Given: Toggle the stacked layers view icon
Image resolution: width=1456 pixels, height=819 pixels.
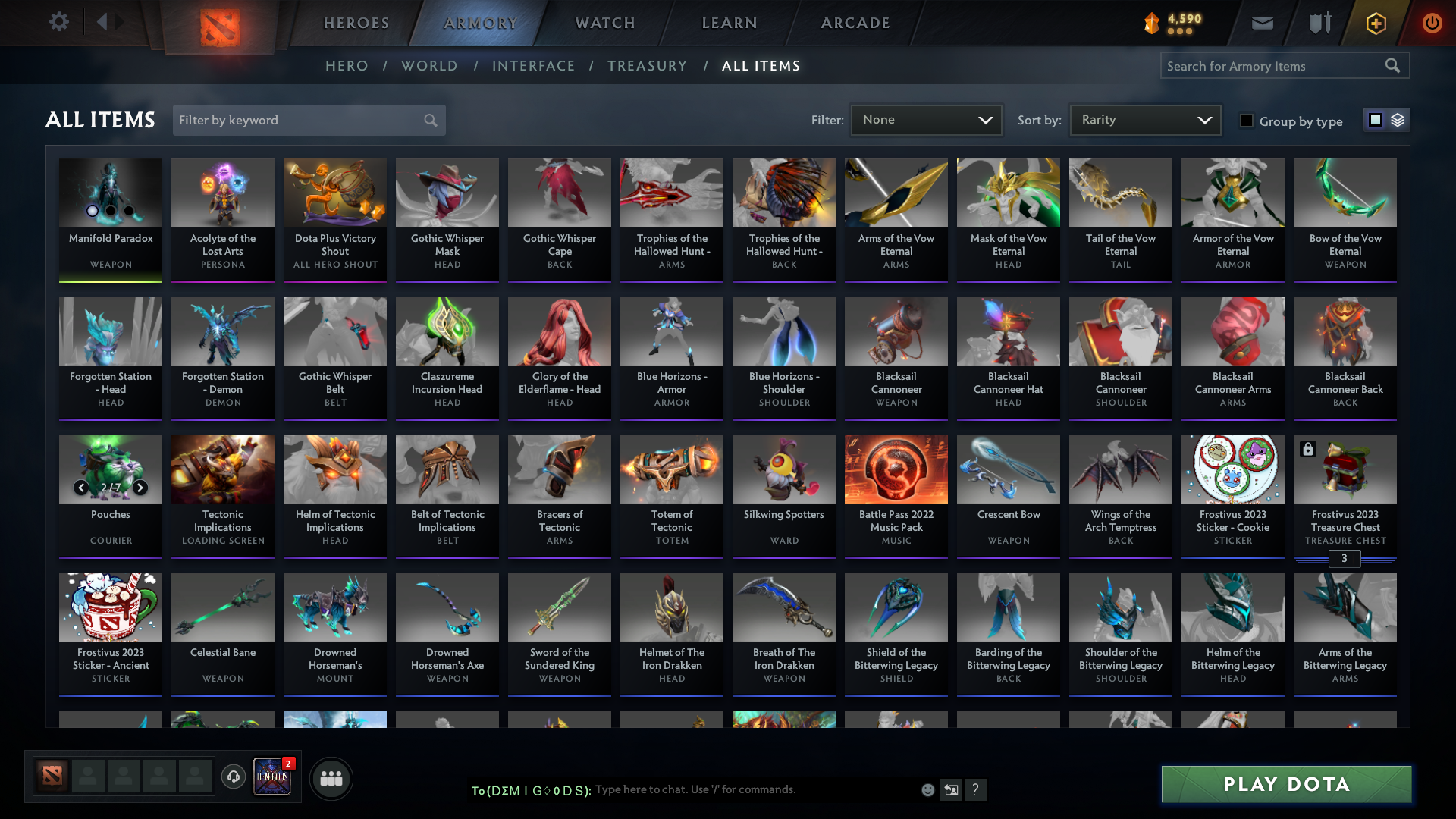Looking at the screenshot, I should point(1396,119).
